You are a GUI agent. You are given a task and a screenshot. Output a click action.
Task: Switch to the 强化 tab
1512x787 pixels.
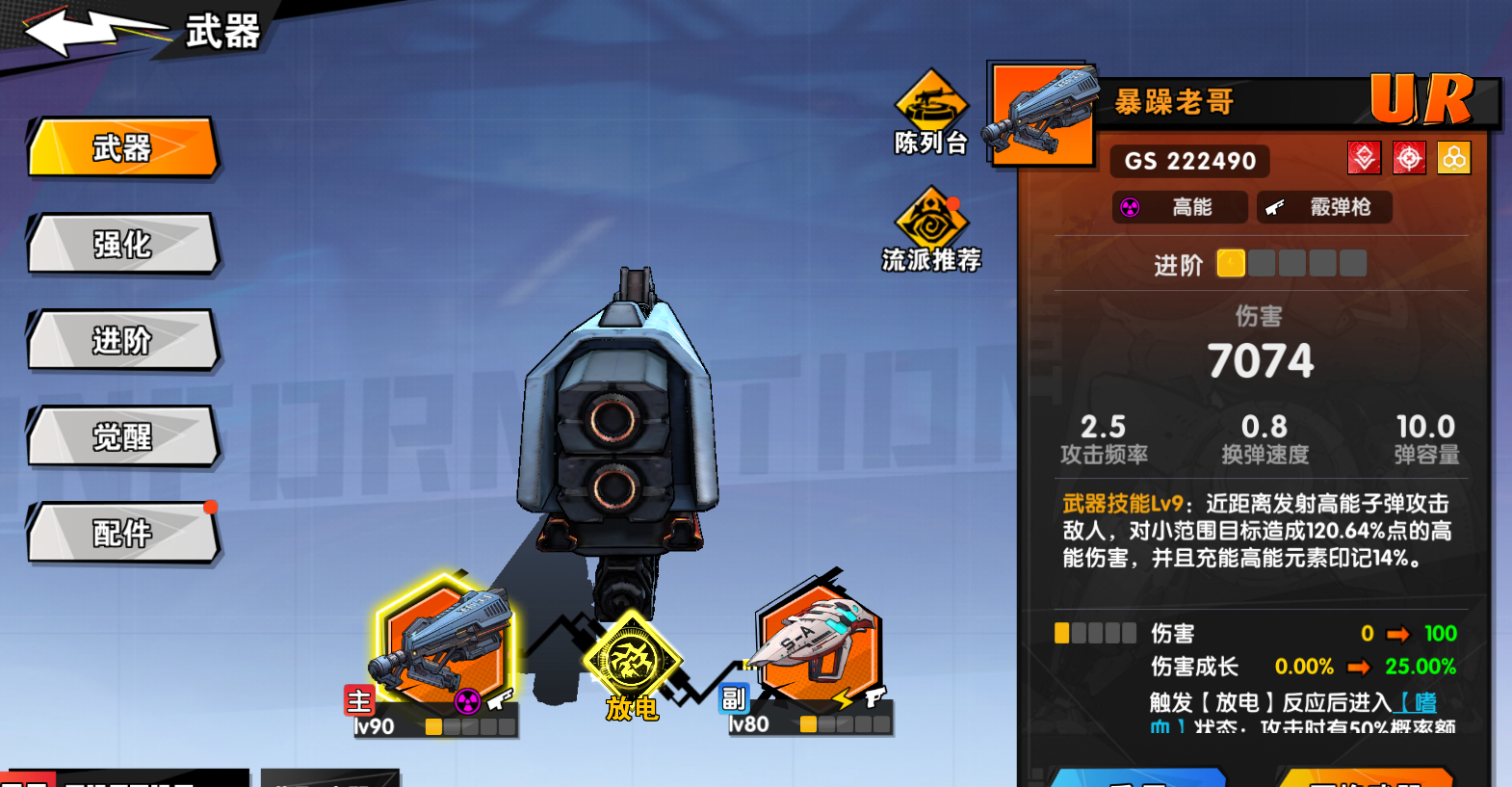(122, 247)
